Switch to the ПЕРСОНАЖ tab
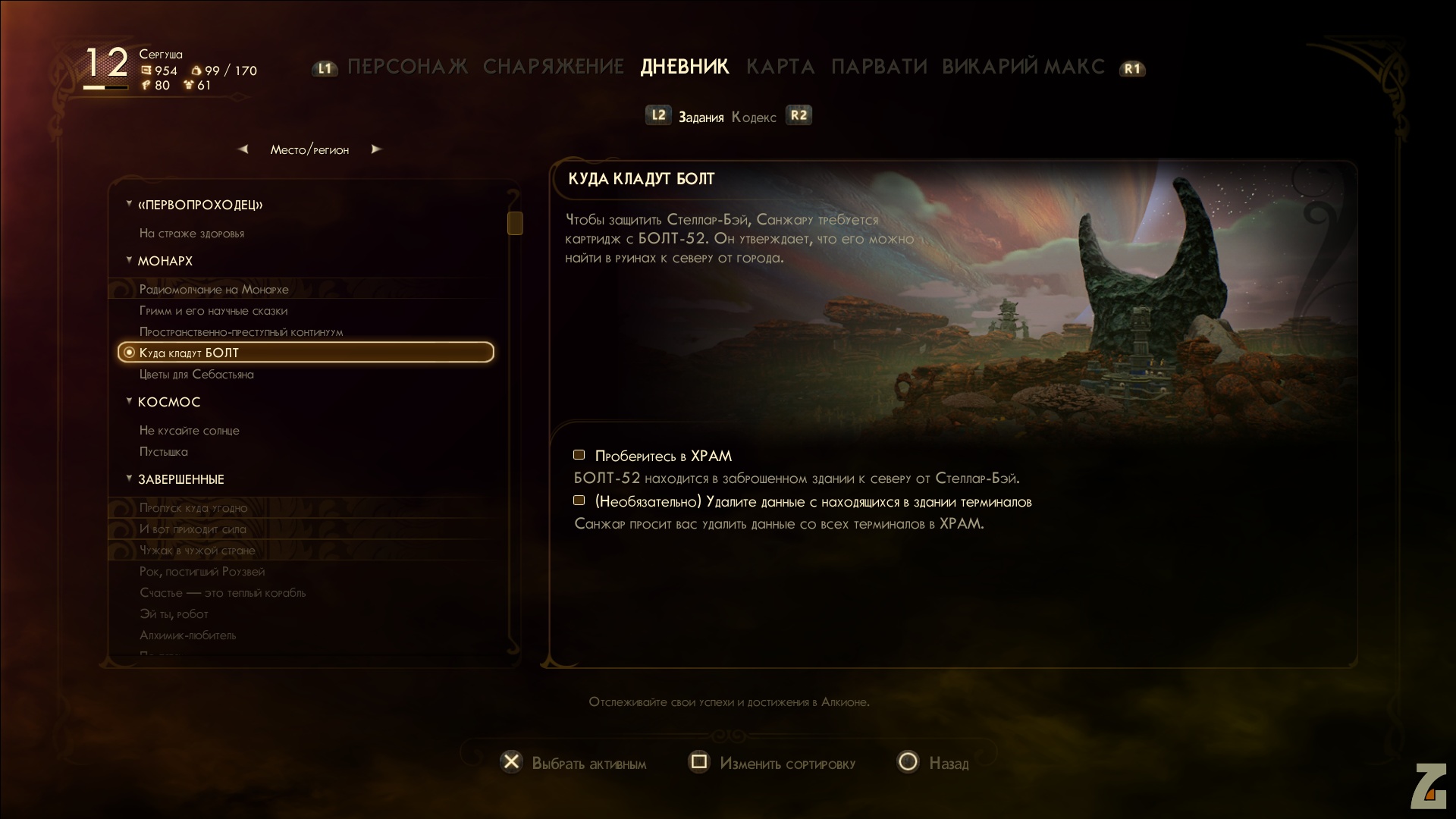This screenshot has width=1456, height=819. click(x=407, y=67)
